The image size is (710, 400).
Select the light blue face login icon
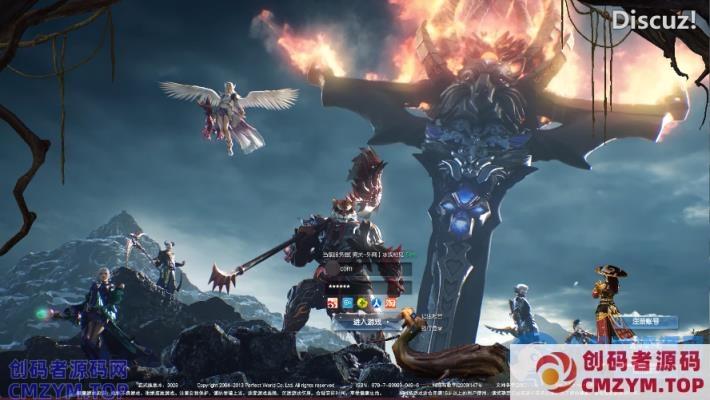(347, 303)
